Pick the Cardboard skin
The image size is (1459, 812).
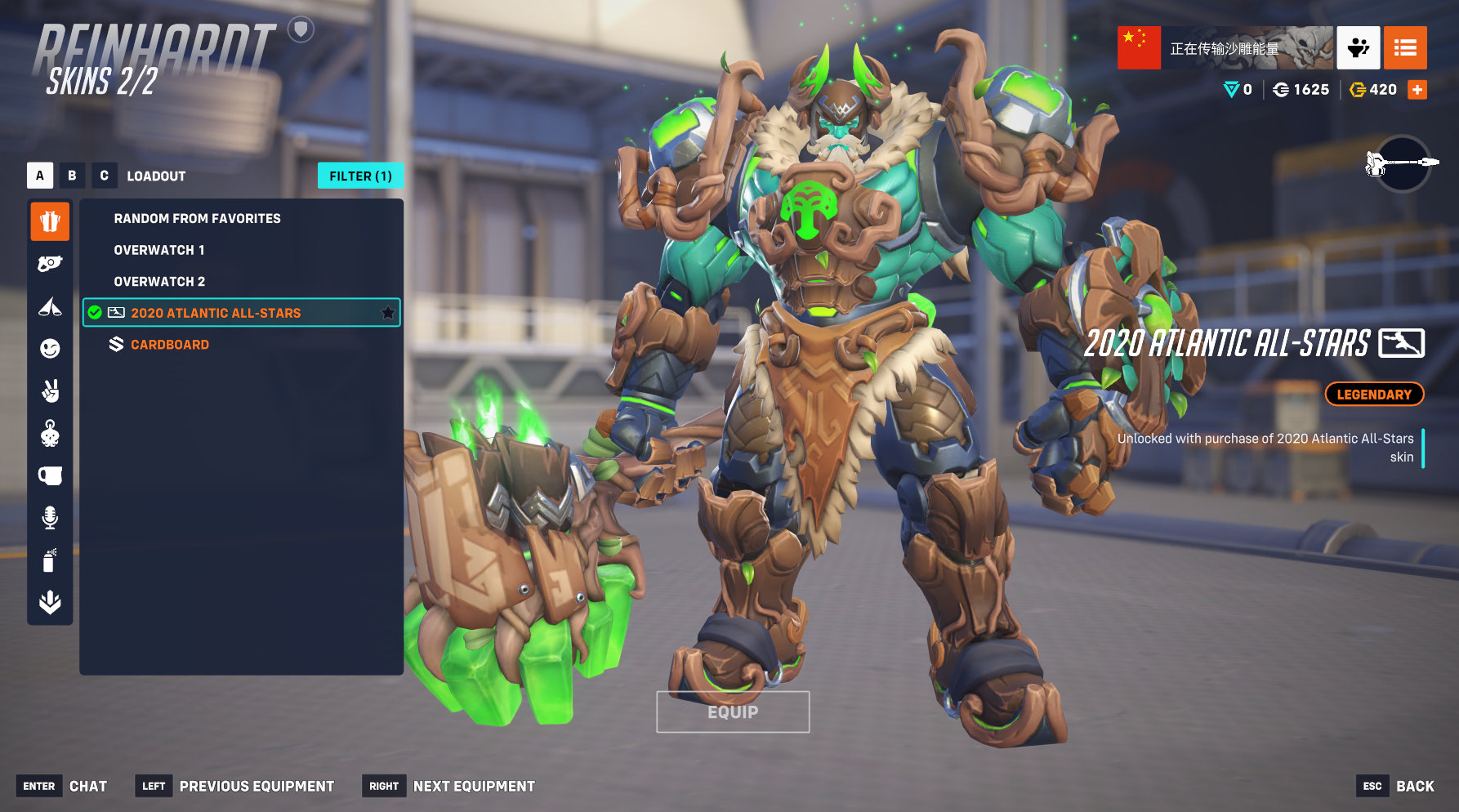tap(170, 345)
